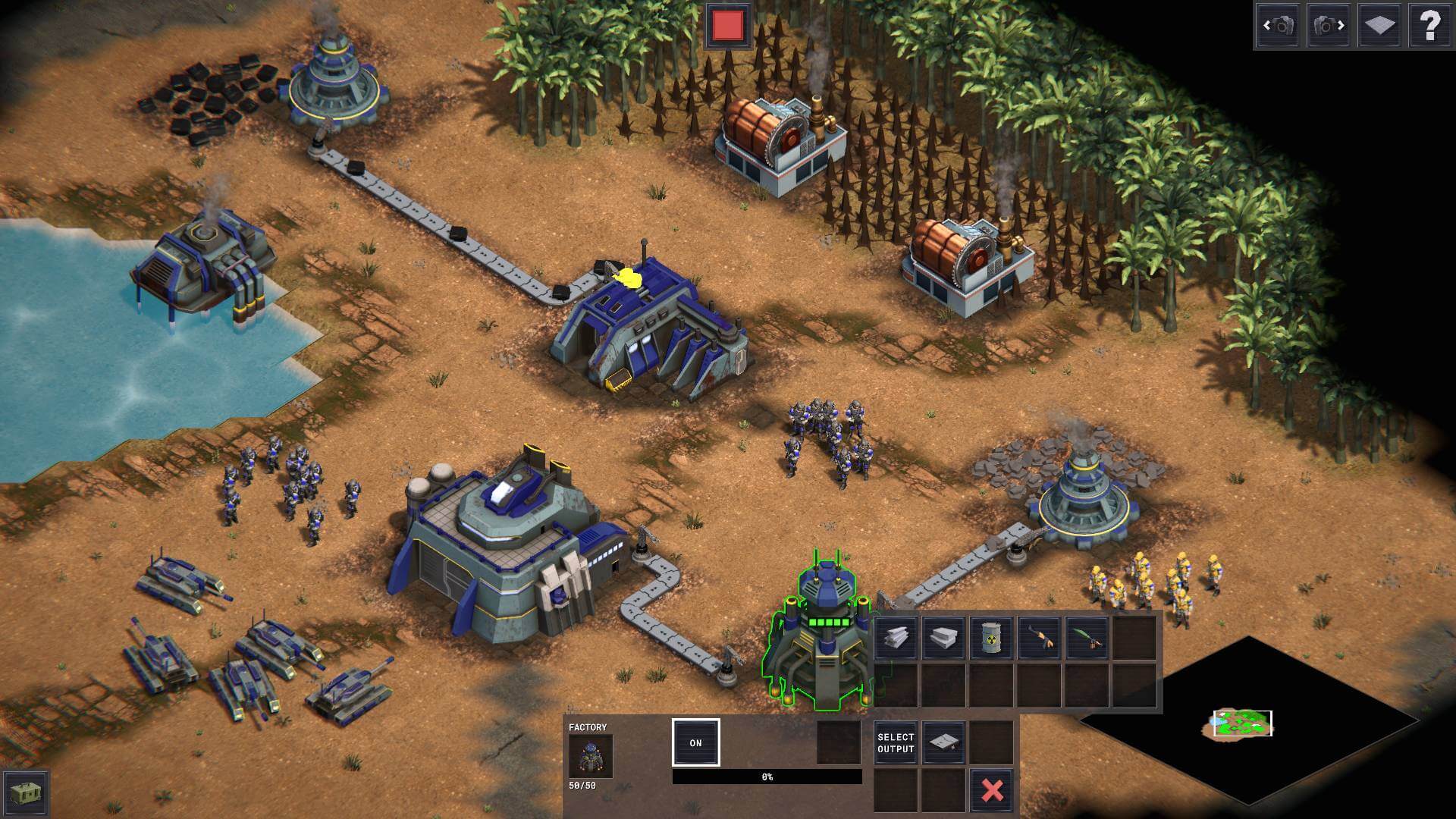Choose the stacked metal plates output item
Image resolution: width=1456 pixels, height=819 pixels.
(943, 637)
